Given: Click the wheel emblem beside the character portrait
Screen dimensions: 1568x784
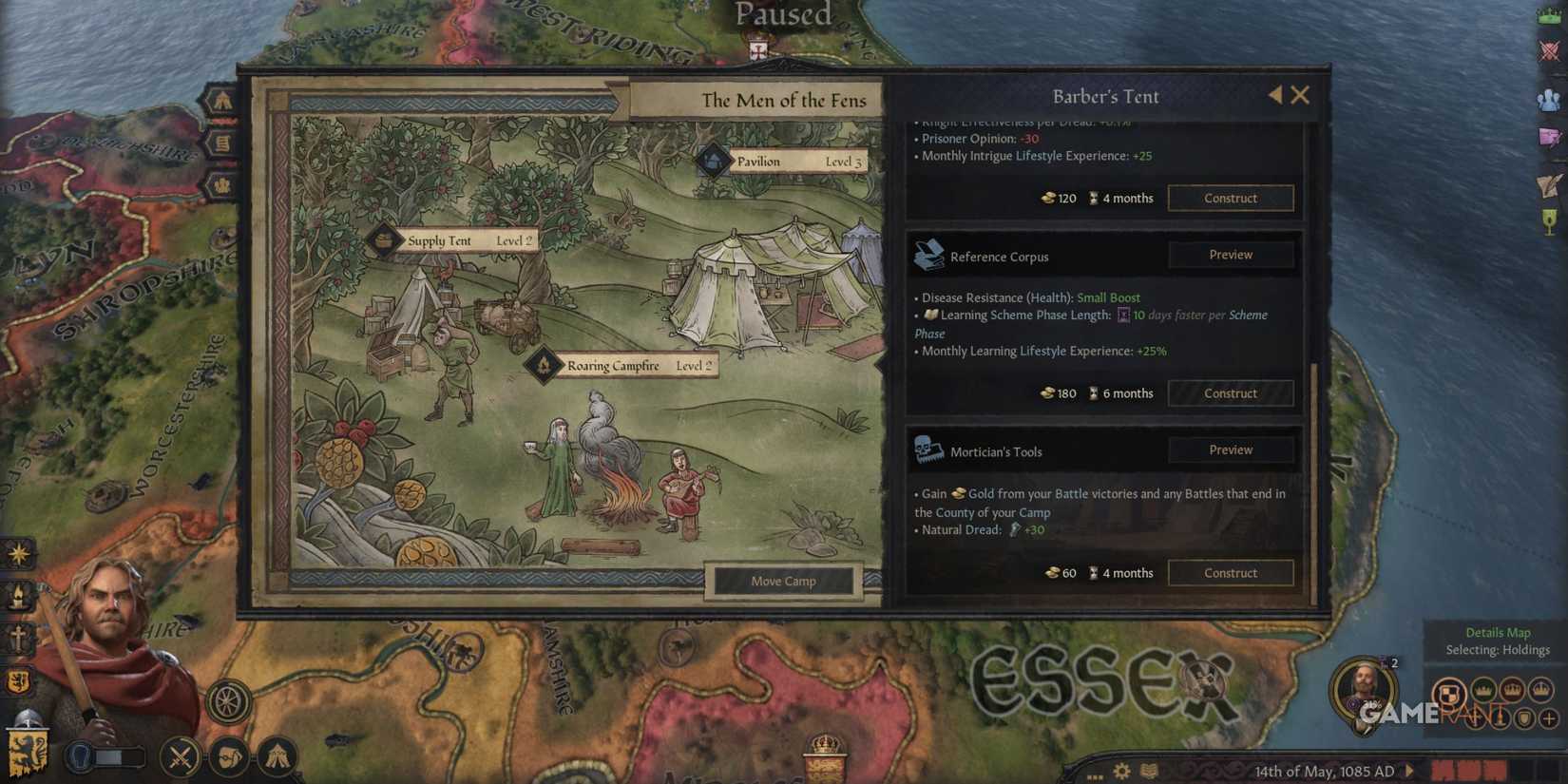Looking at the screenshot, I should 226,701.
